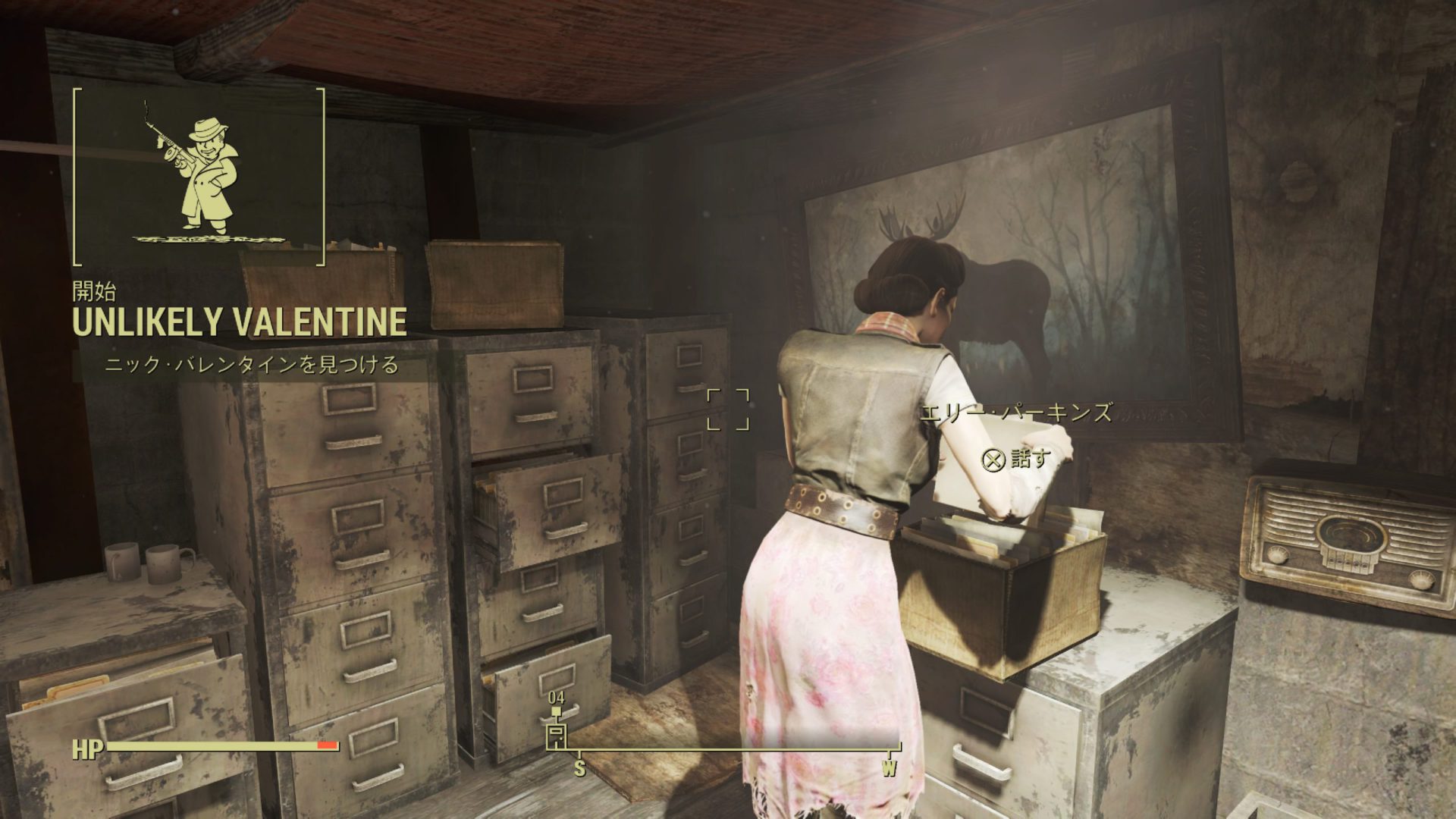Select the UNLIKELY VALENTINE quest title
1456x819 pixels.
tap(239, 322)
